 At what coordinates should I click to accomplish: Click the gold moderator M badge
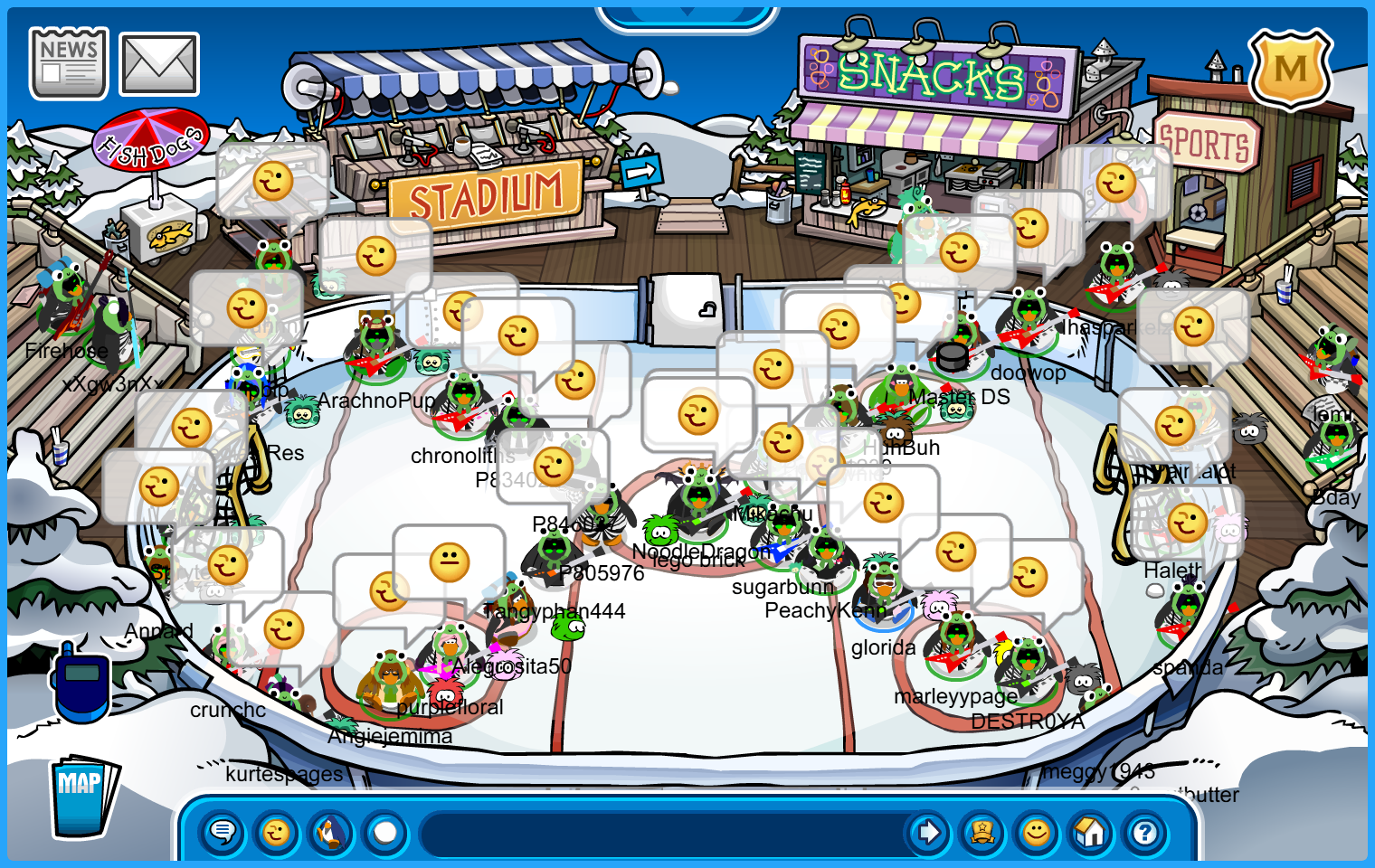coord(1290,69)
